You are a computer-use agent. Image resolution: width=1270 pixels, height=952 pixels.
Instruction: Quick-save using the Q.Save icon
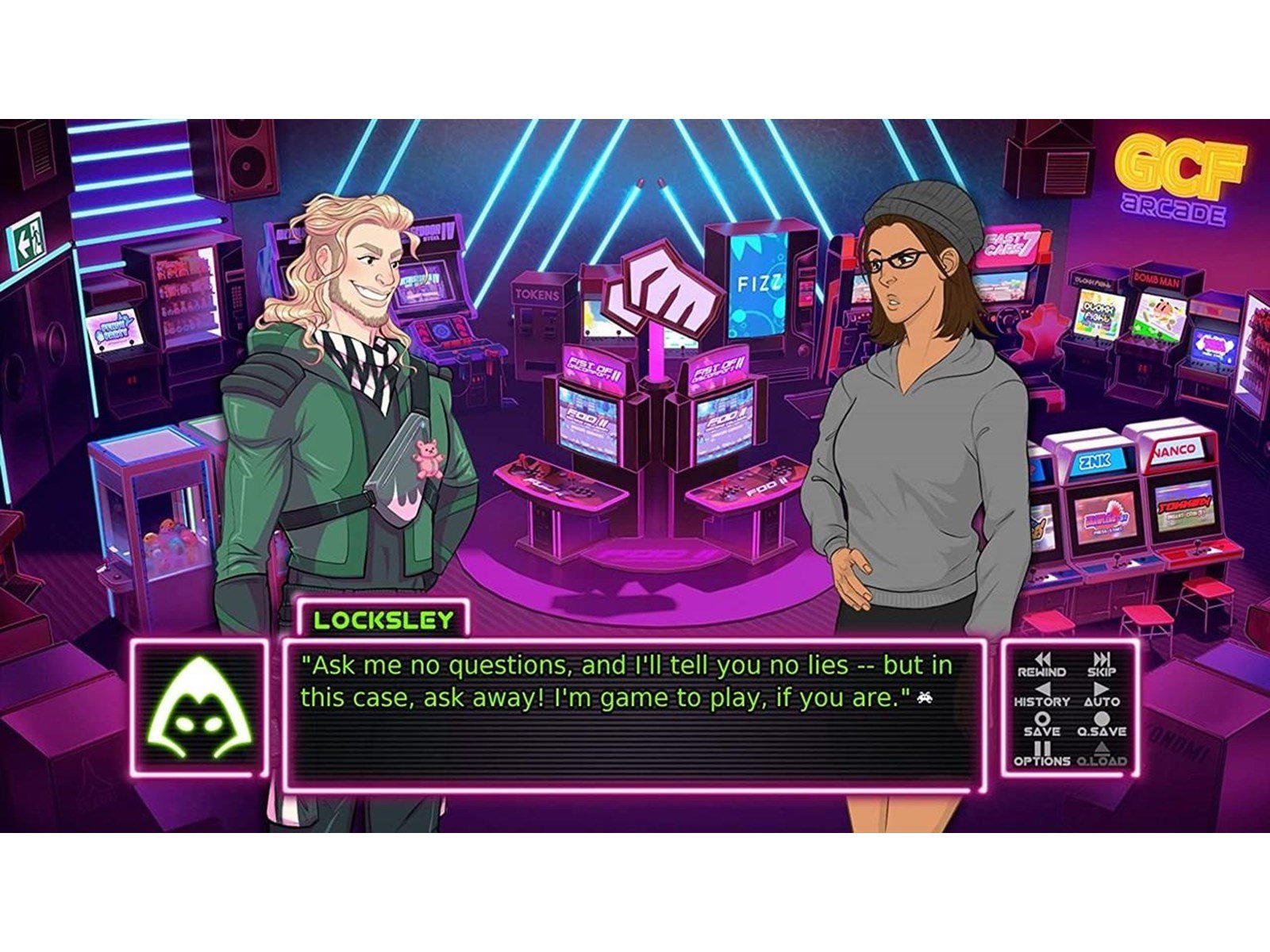click(x=1101, y=720)
